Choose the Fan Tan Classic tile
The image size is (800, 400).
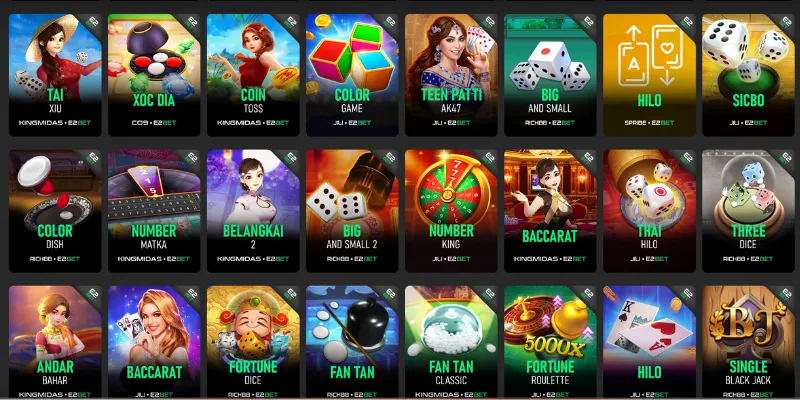pyautogui.click(x=450, y=343)
